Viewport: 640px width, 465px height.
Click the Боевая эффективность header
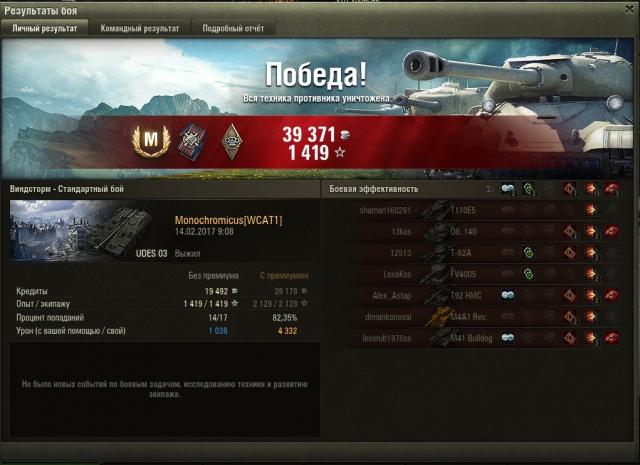pos(375,188)
